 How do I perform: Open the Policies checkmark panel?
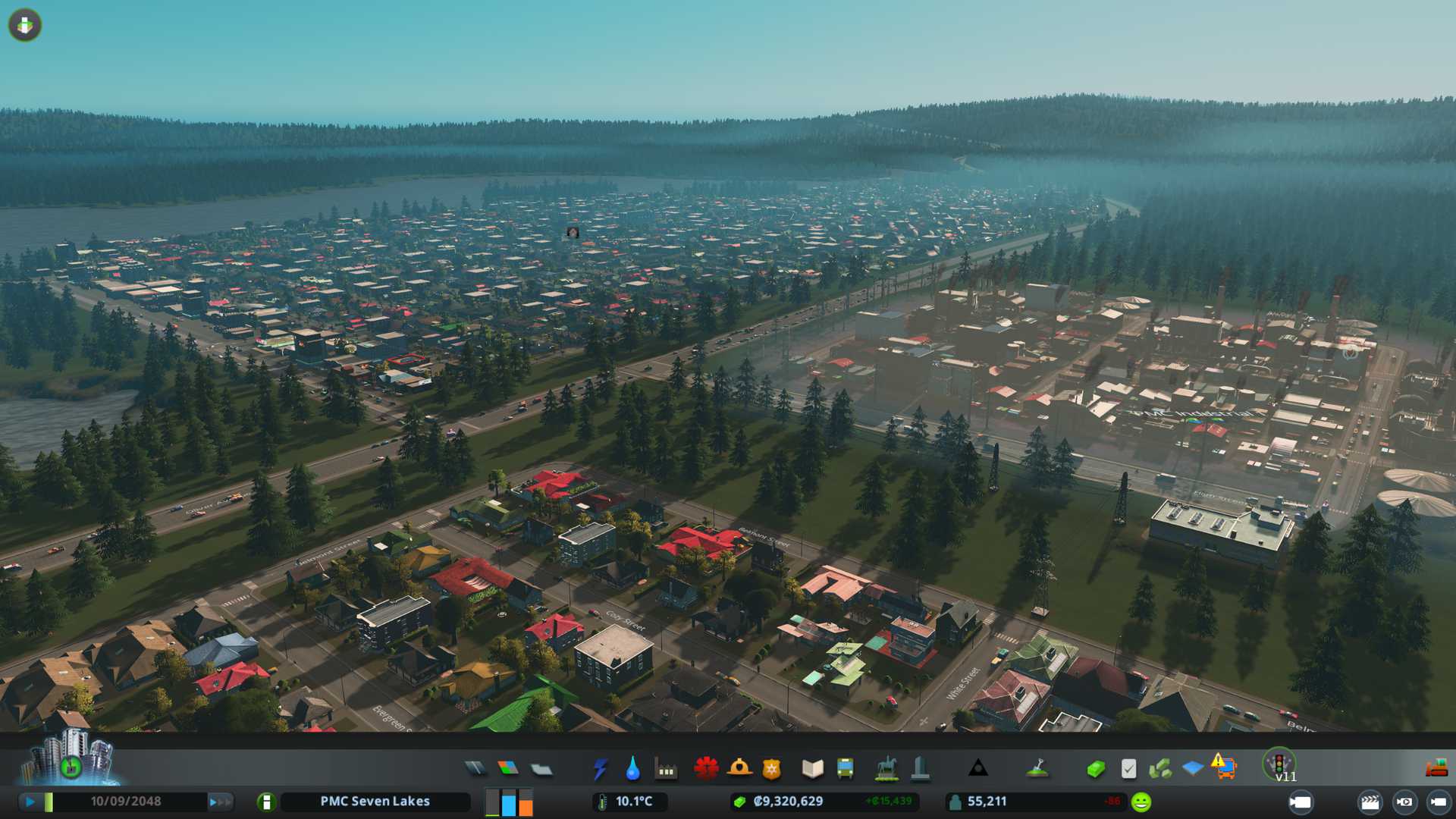coord(1128,769)
